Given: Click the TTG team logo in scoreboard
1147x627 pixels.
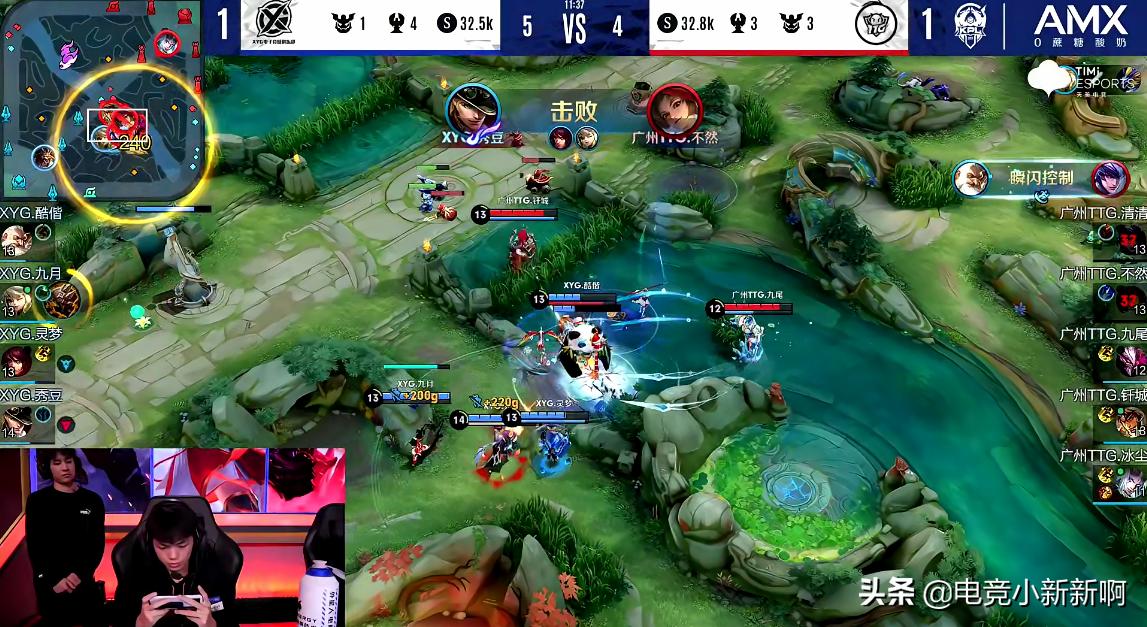Looking at the screenshot, I should click(x=876, y=25).
